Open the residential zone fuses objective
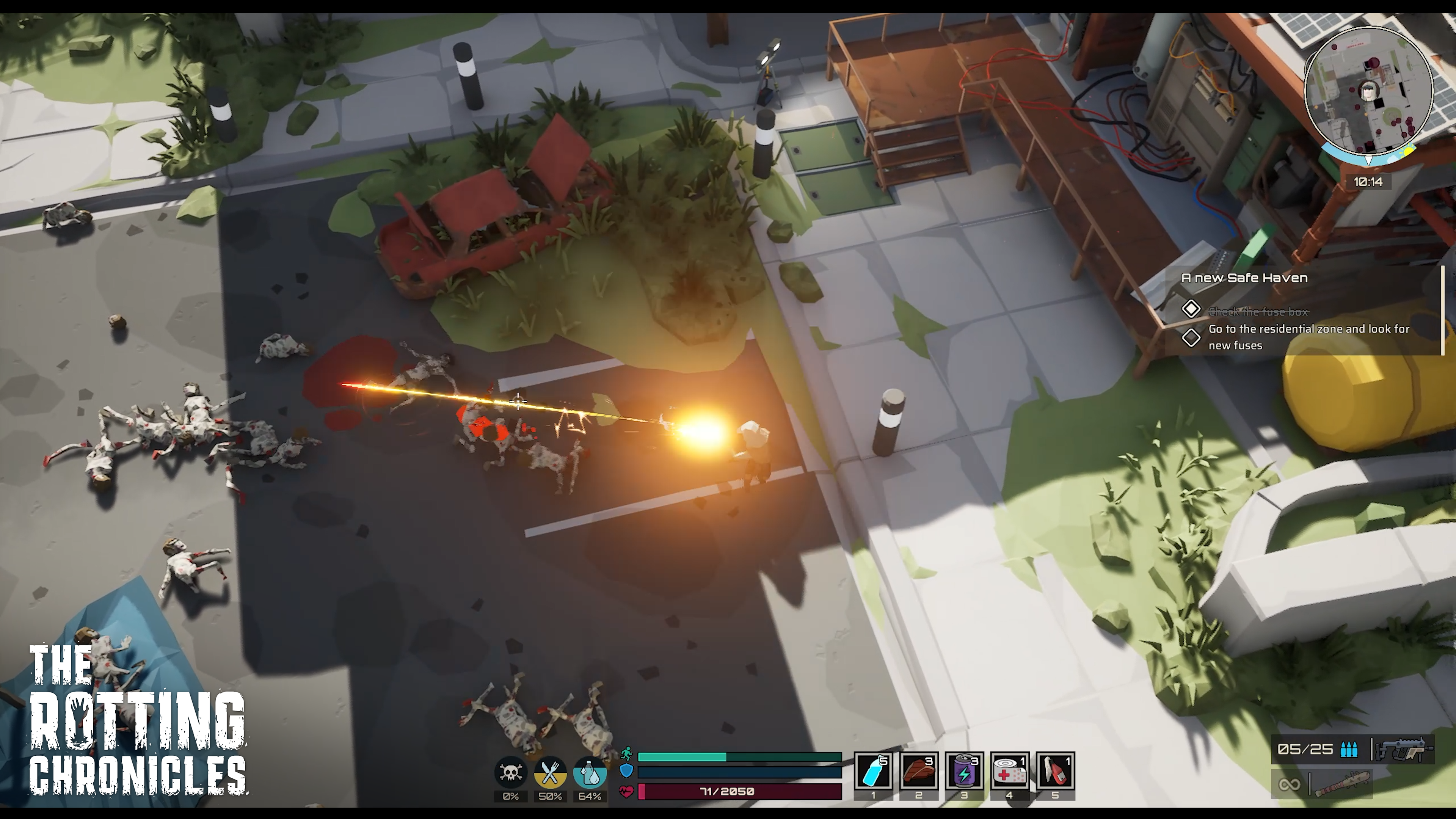Screen dimensions: 1456x819 [x=1308, y=337]
